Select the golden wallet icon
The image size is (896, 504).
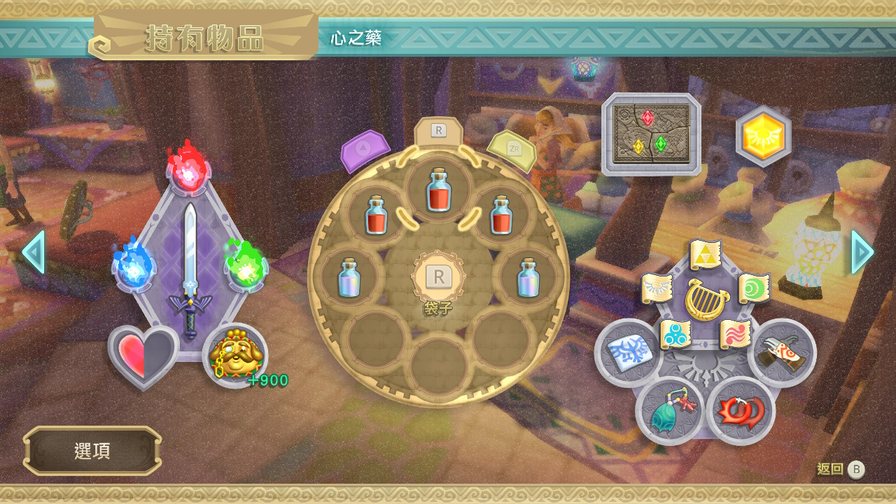tap(236, 354)
